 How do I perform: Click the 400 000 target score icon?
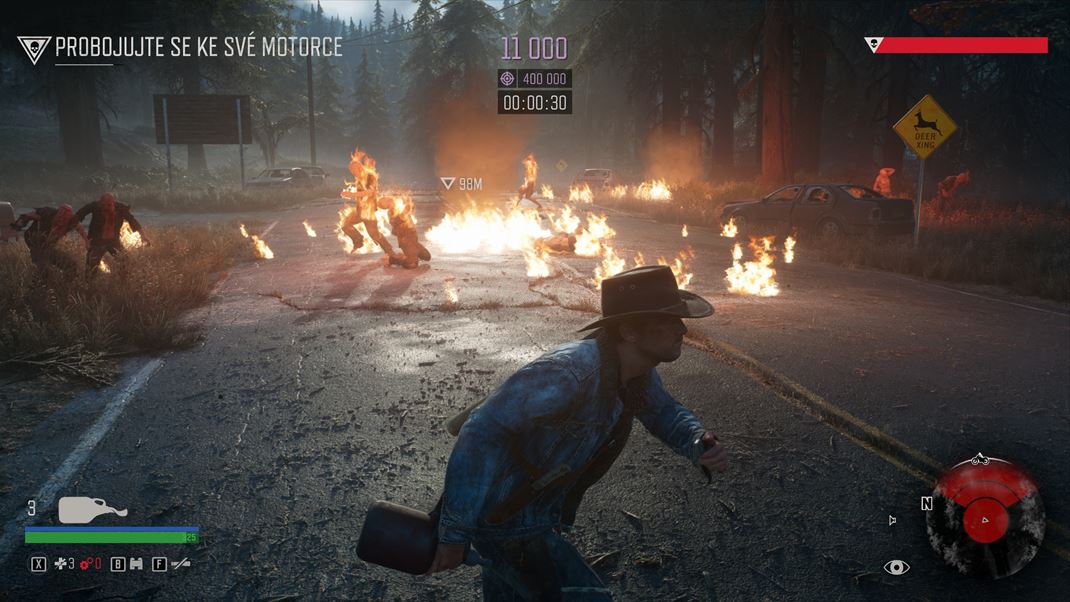507,79
